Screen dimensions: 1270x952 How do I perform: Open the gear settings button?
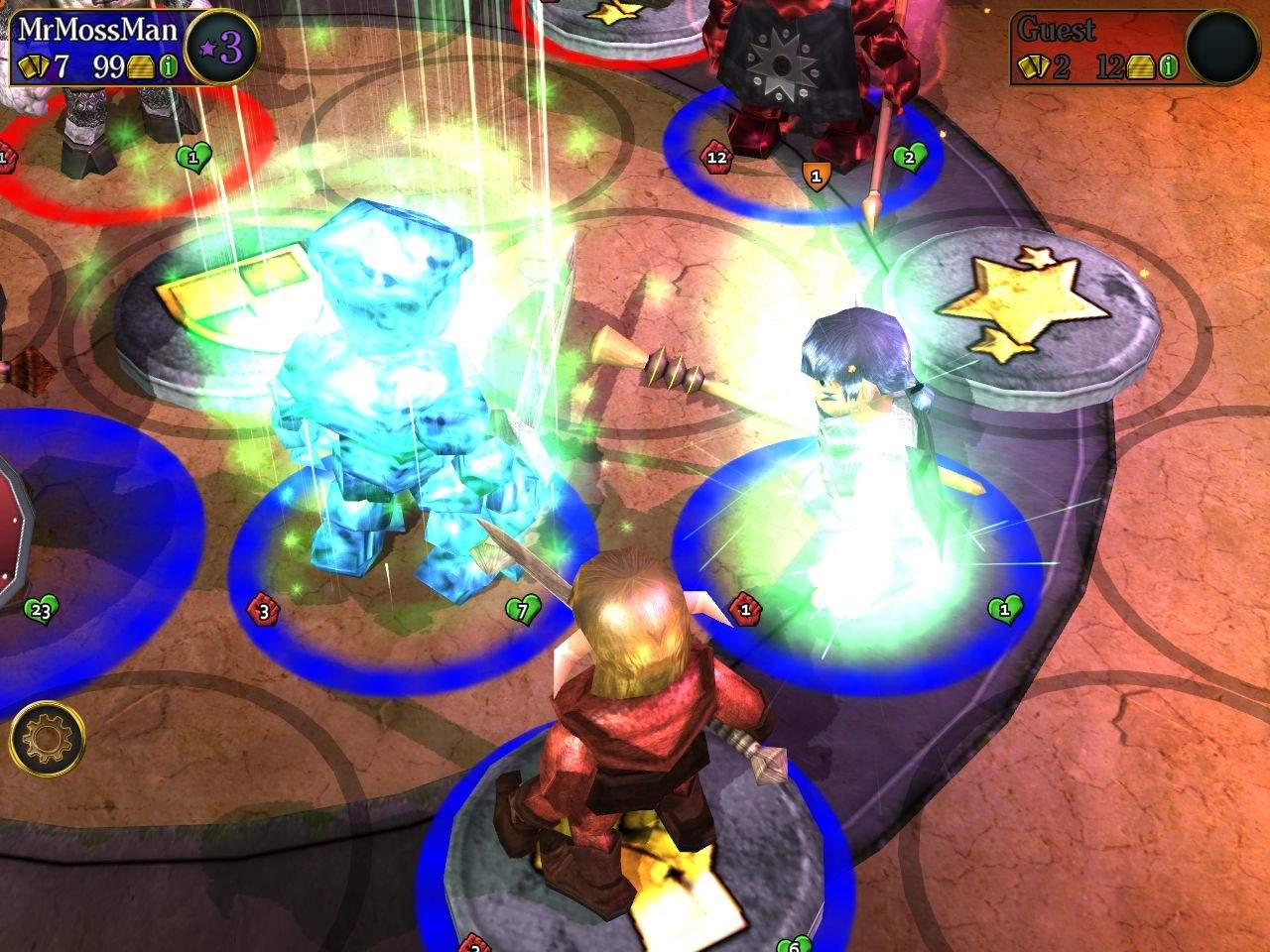coord(47,740)
